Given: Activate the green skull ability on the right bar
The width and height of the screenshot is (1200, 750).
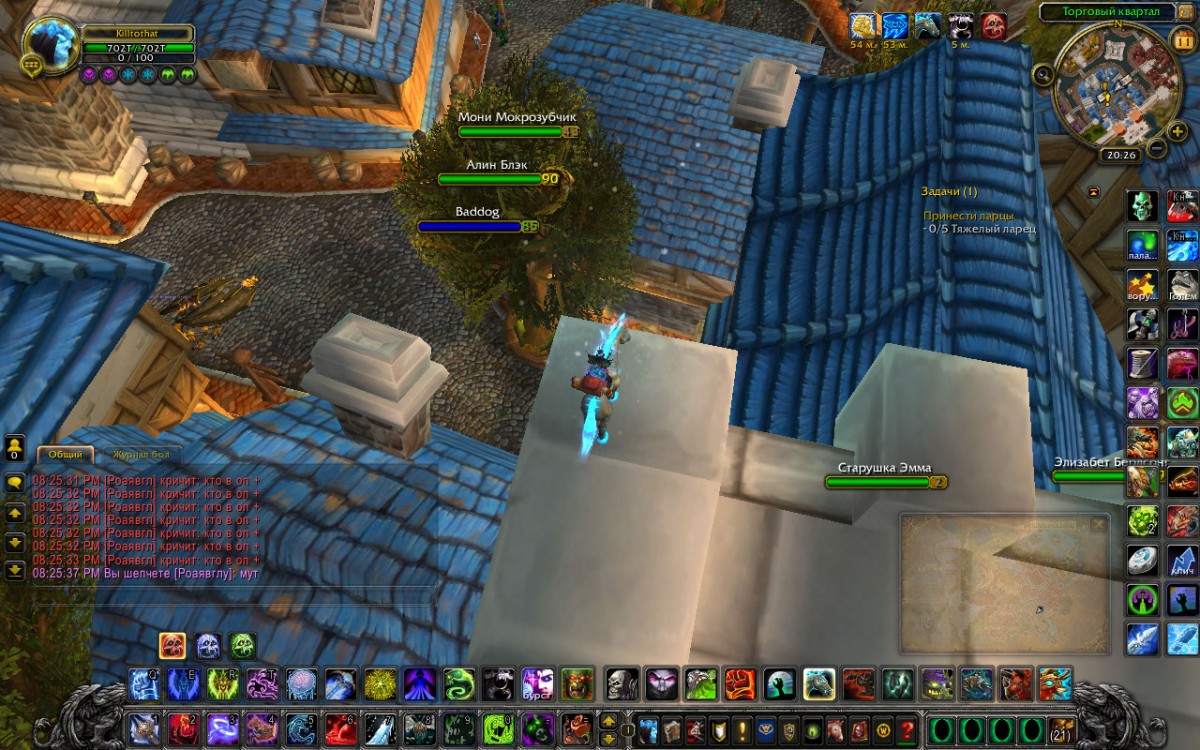Looking at the screenshot, I should click(x=1143, y=206).
